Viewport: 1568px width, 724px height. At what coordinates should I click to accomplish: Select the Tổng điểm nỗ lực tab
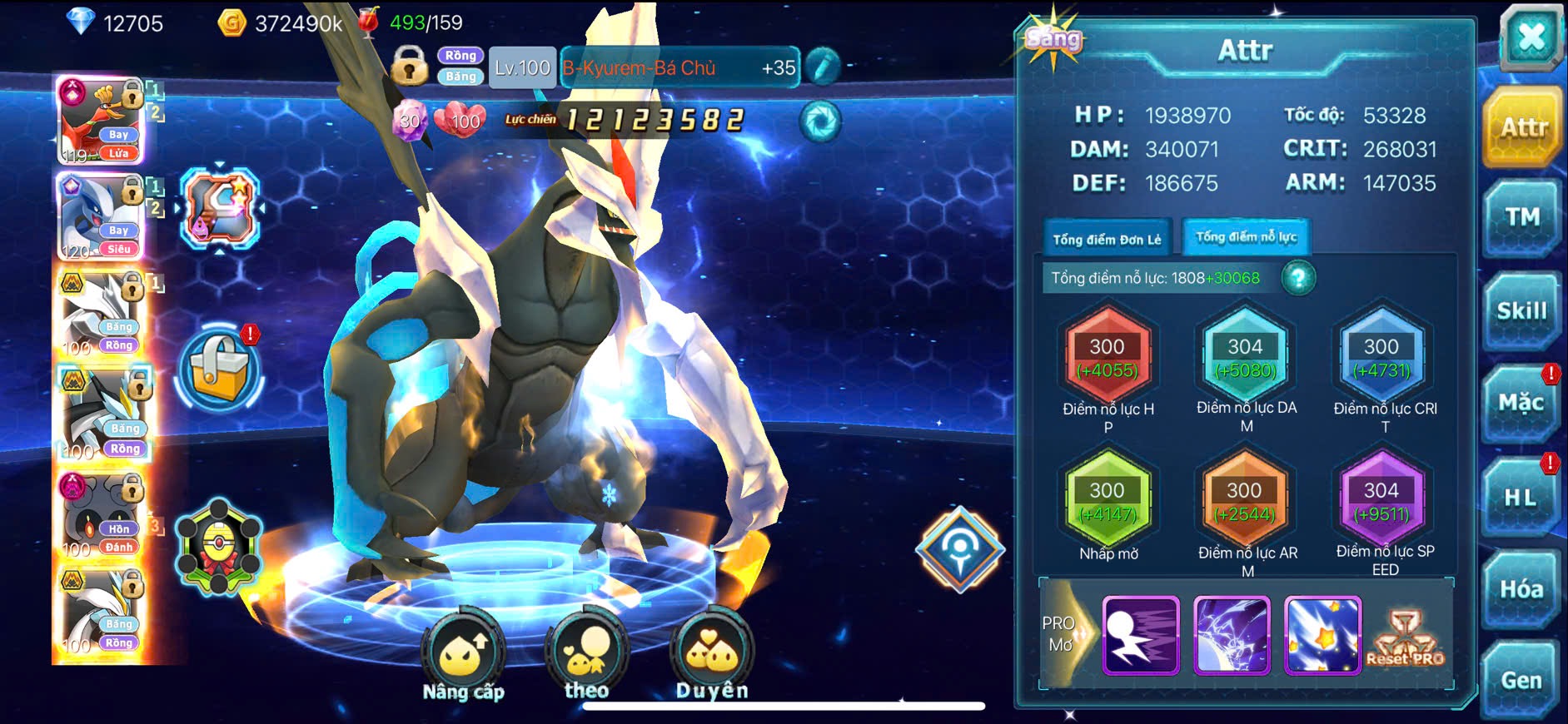[x=1246, y=237]
